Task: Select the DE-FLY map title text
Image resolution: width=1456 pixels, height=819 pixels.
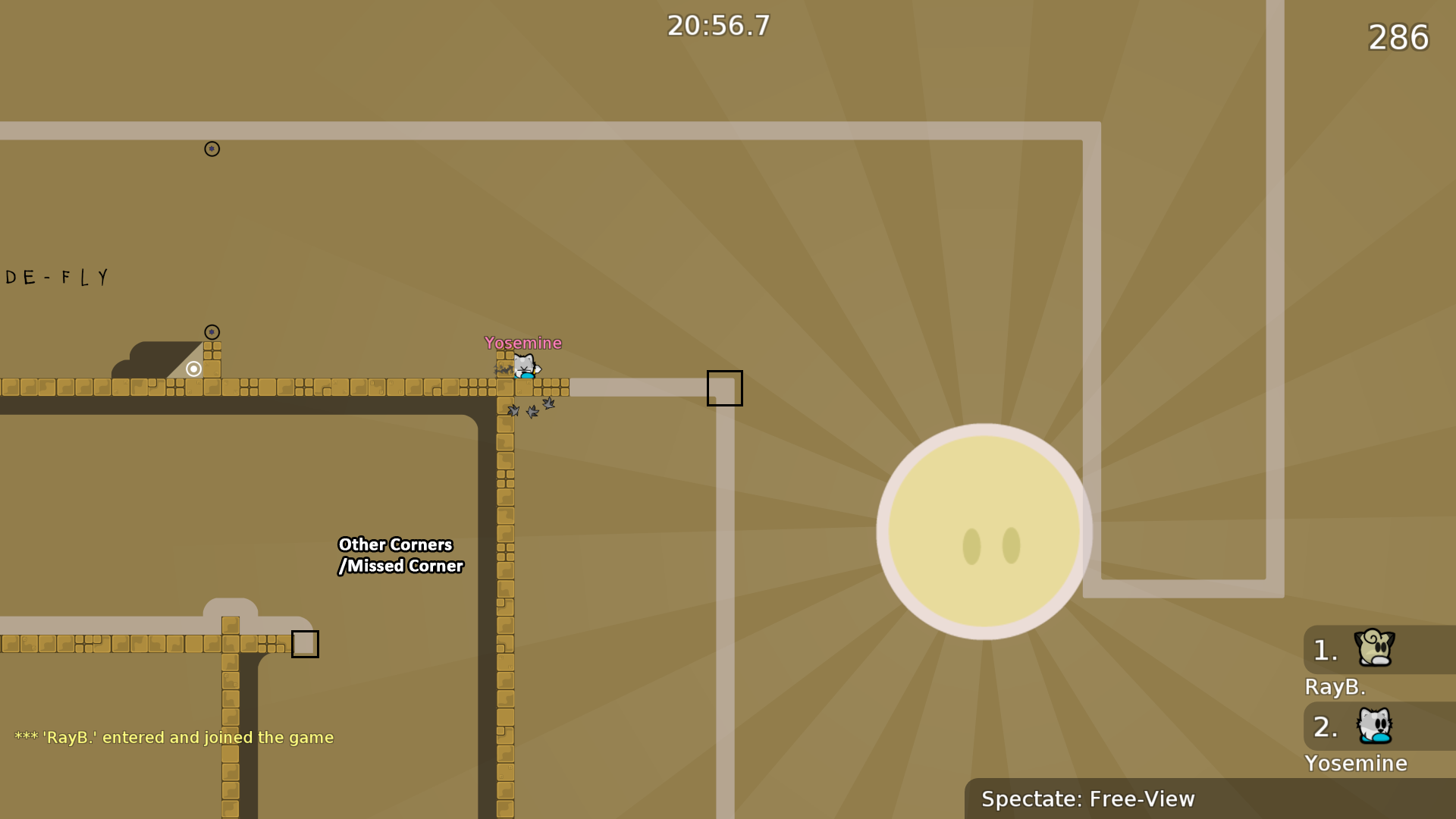Action: click(57, 277)
